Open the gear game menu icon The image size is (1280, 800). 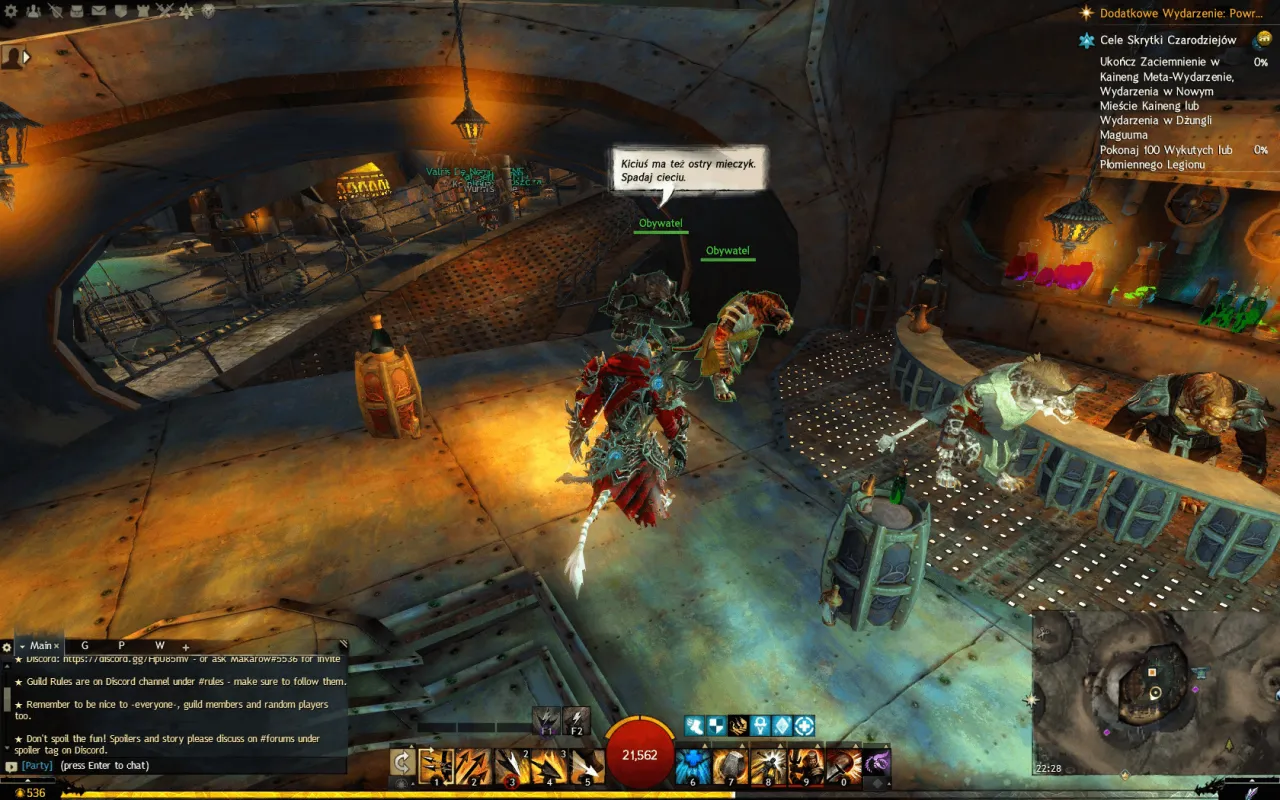click(11, 11)
